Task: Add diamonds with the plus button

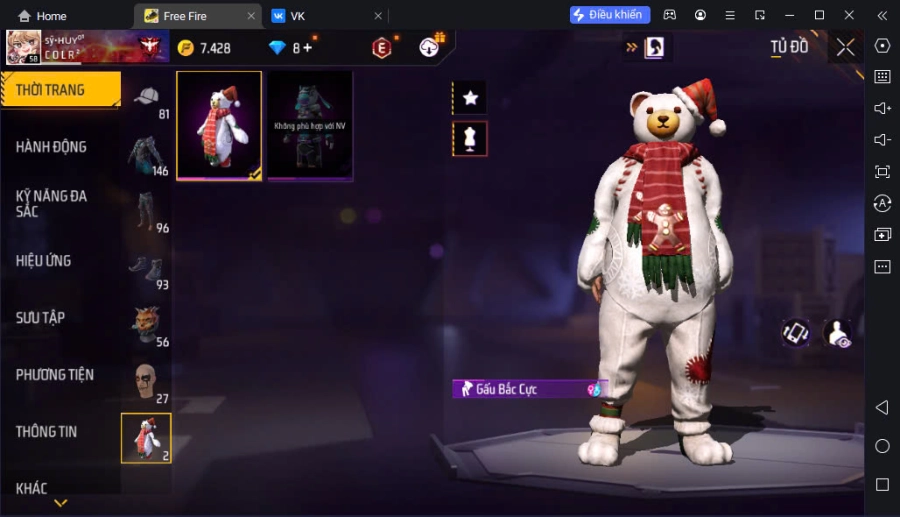Action: click(x=307, y=48)
